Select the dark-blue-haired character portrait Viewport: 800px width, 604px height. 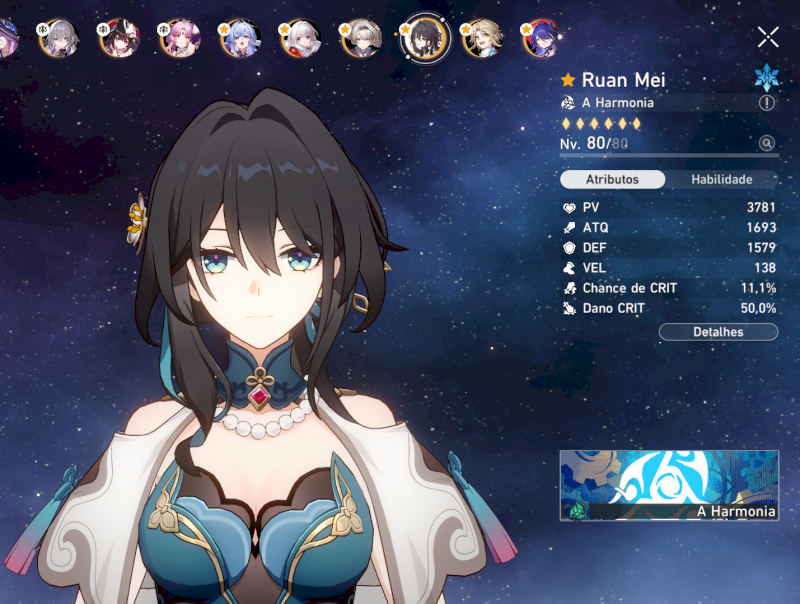tap(541, 38)
